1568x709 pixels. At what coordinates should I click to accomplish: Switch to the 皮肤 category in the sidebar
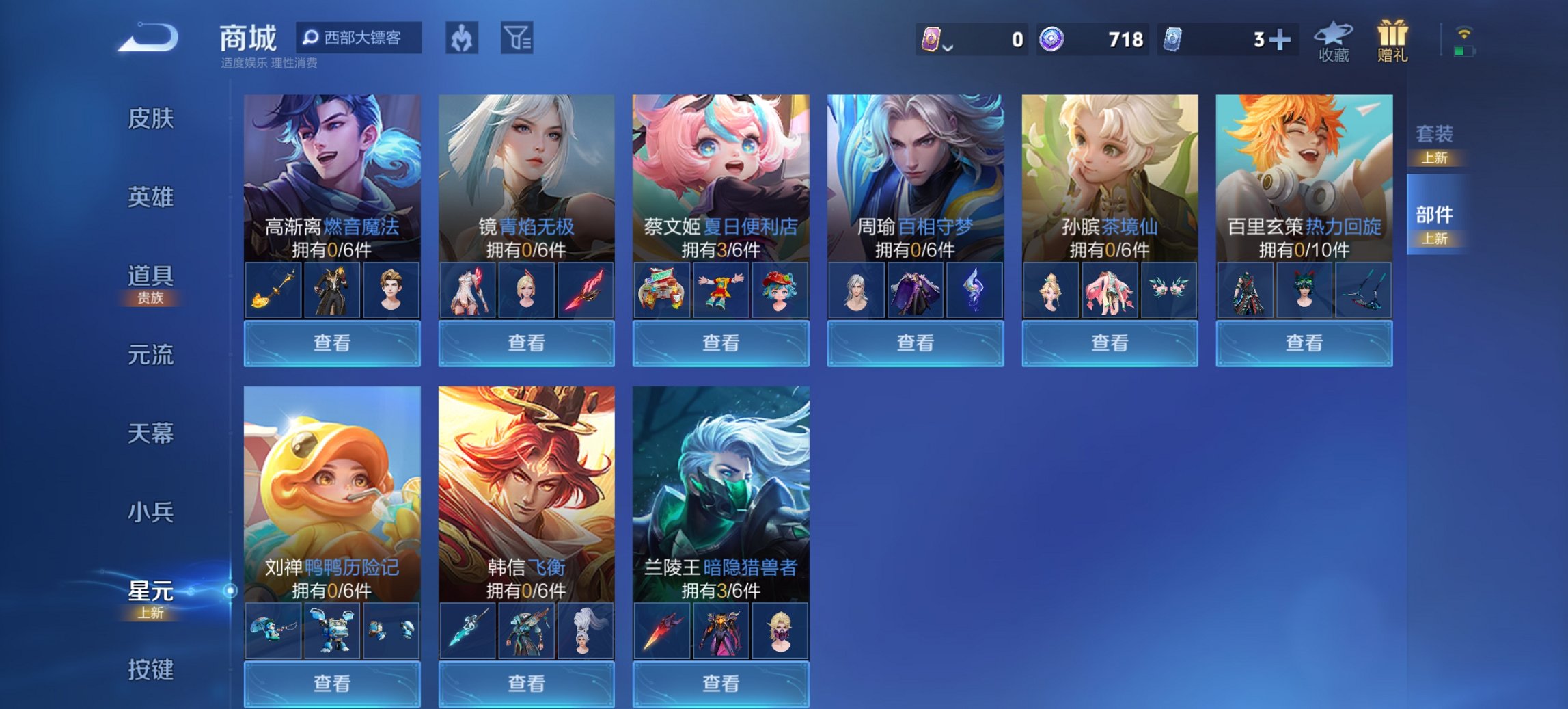[152, 118]
